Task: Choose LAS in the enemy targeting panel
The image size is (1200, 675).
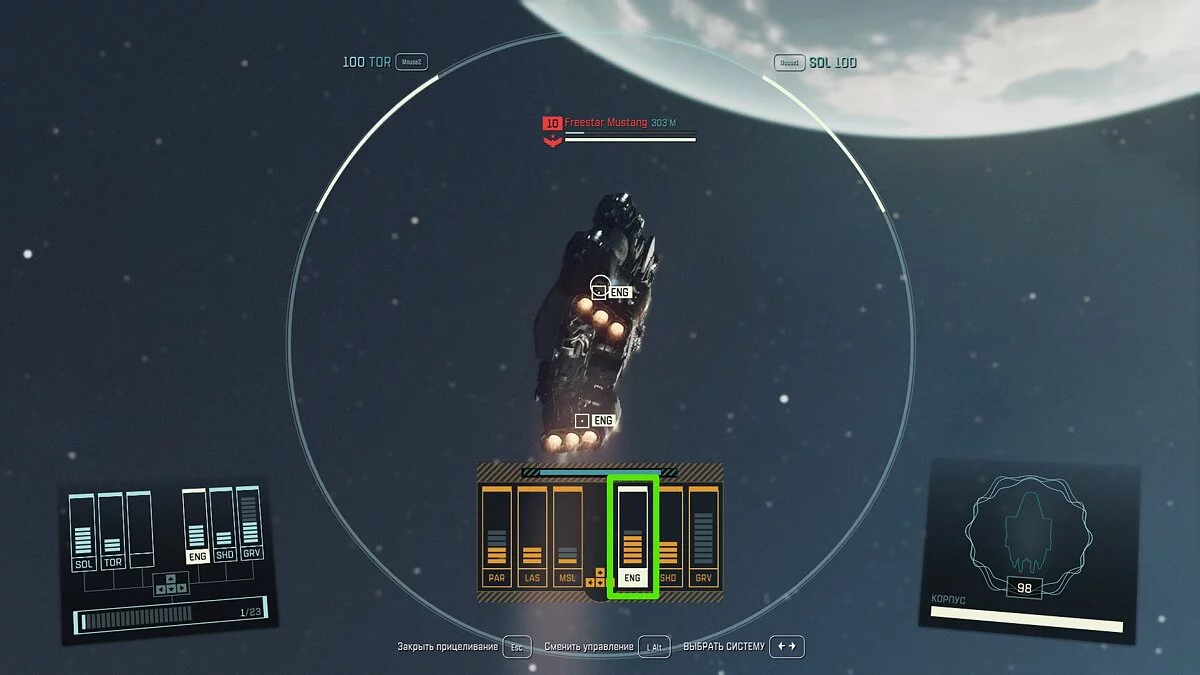Action: pos(532,537)
